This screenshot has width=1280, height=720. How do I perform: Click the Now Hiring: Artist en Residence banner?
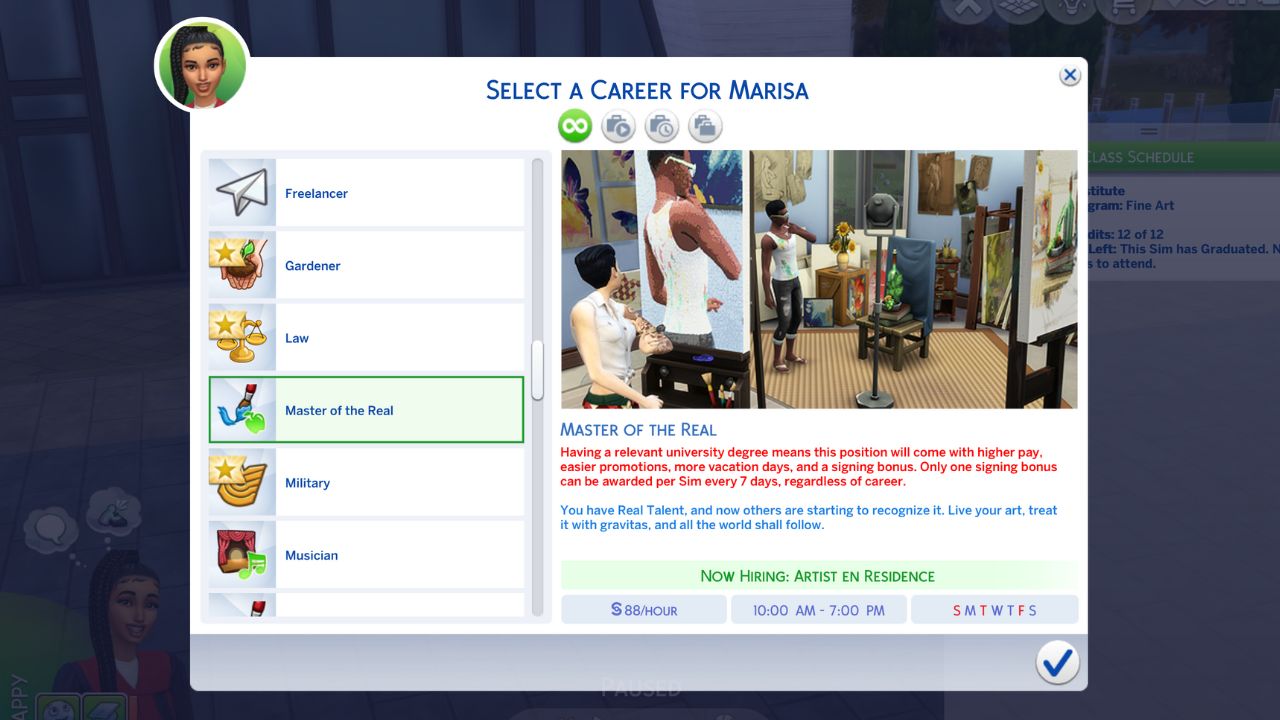819,575
